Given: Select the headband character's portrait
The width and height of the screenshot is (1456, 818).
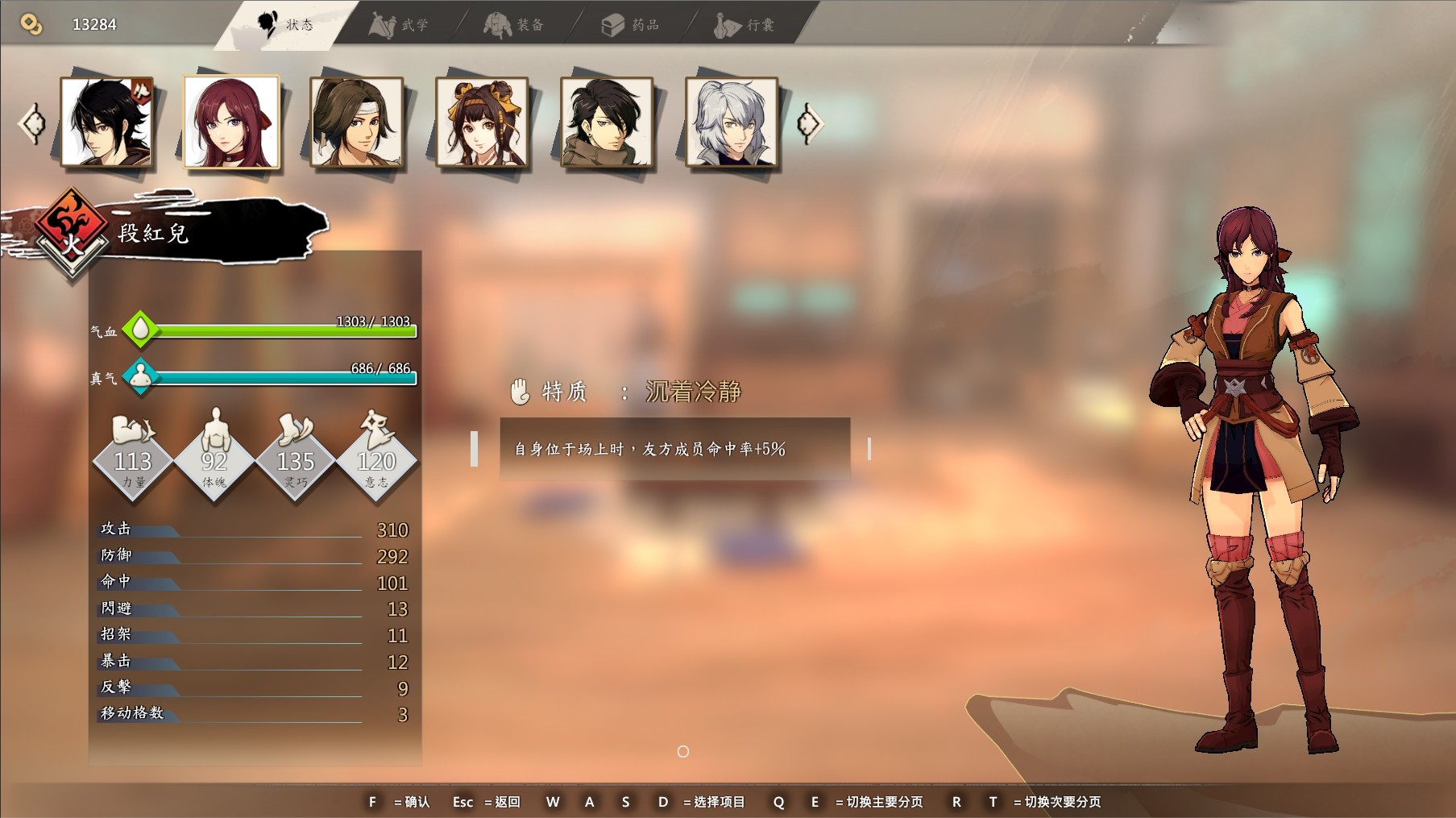Looking at the screenshot, I should pos(356,122).
